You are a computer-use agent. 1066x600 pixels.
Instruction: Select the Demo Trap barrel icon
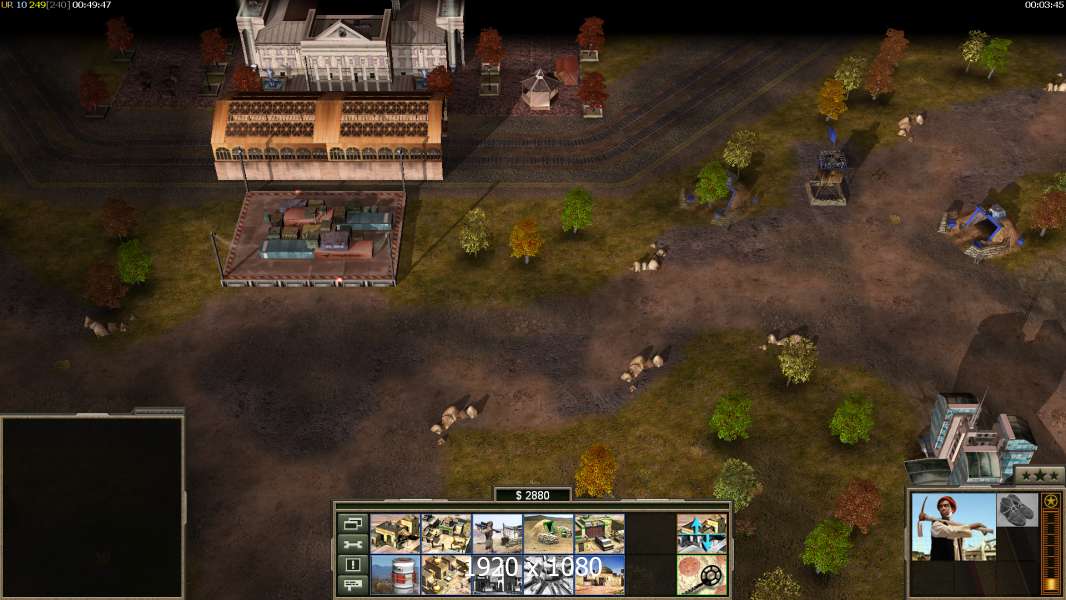pos(395,574)
